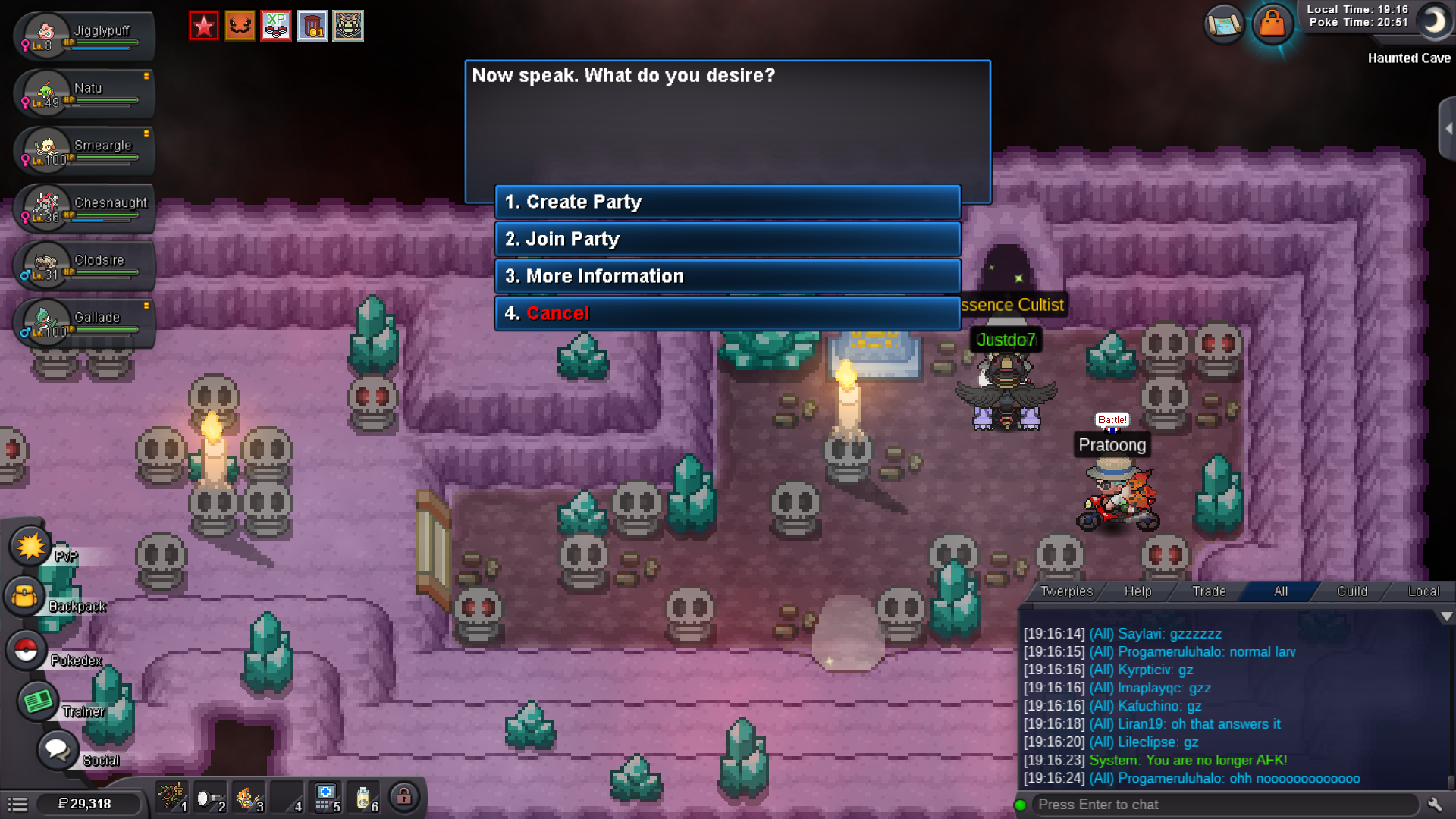Viewport: 1456px width, 819px height.
Task: Select Gallade in the party list
Action: click(x=83, y=322)
